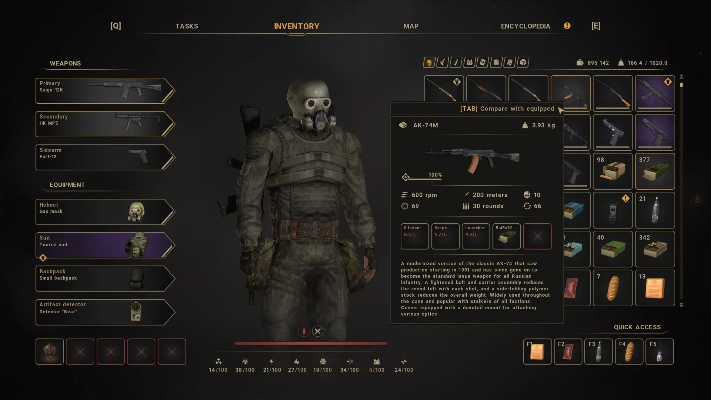Select the Inventory tab
Image resolution: width=711 pixels, height=400 pixels.
click(297, 26)
